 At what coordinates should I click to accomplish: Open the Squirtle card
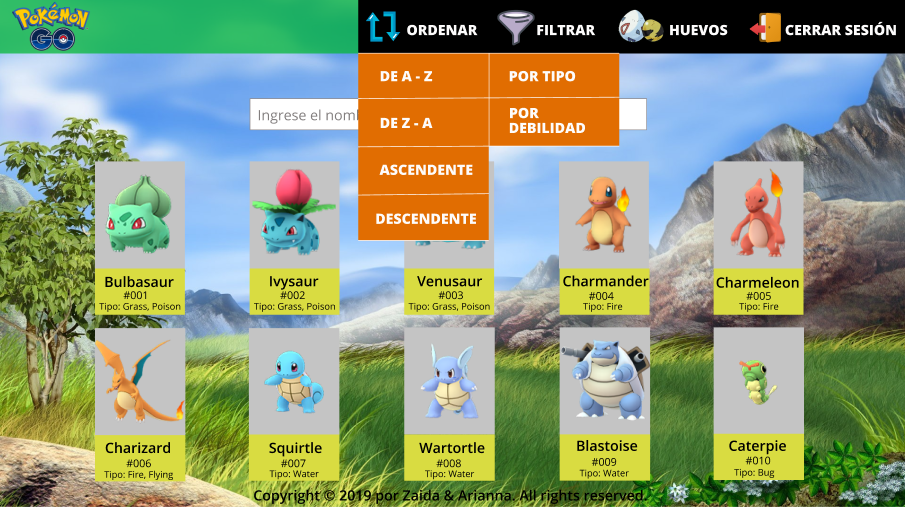(293, 404)
